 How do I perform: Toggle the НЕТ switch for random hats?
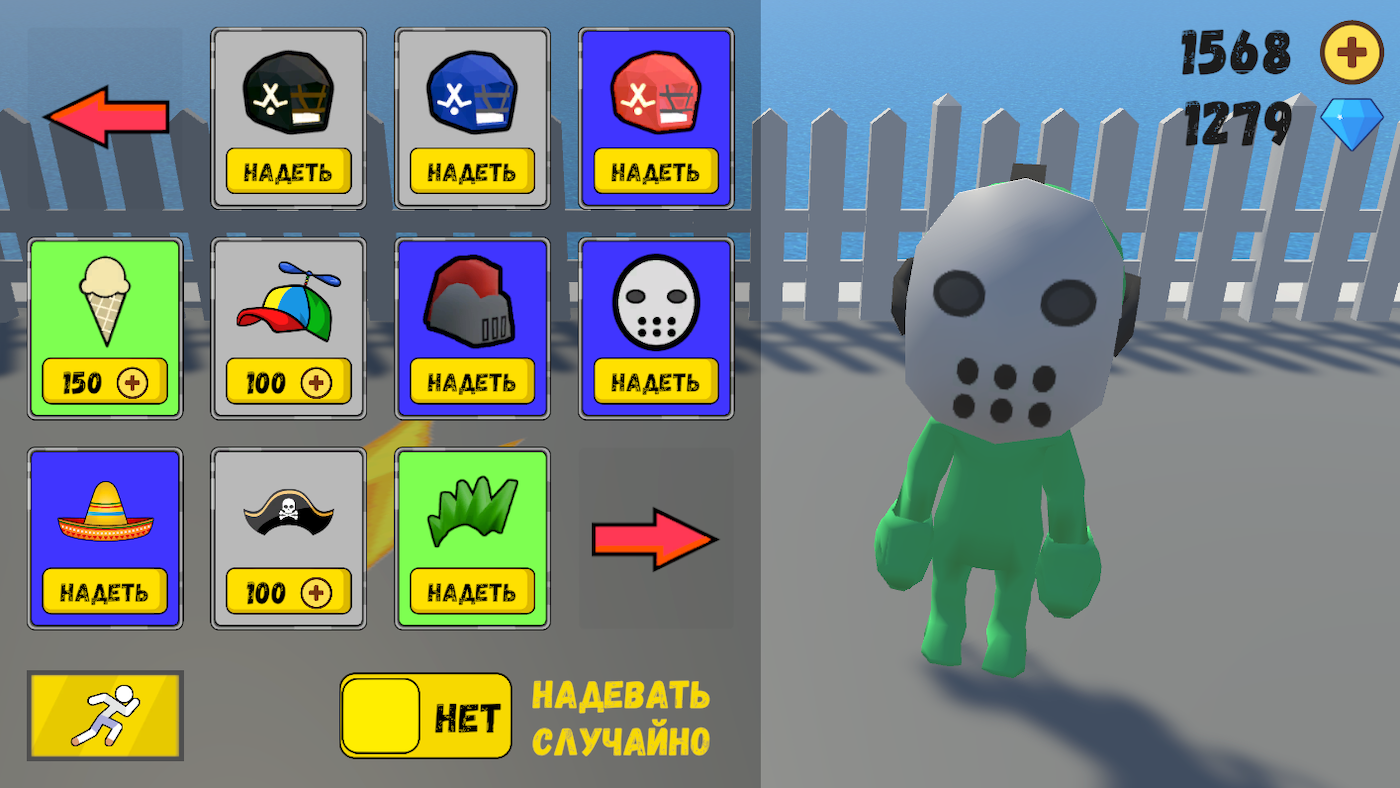pos(424,716)
